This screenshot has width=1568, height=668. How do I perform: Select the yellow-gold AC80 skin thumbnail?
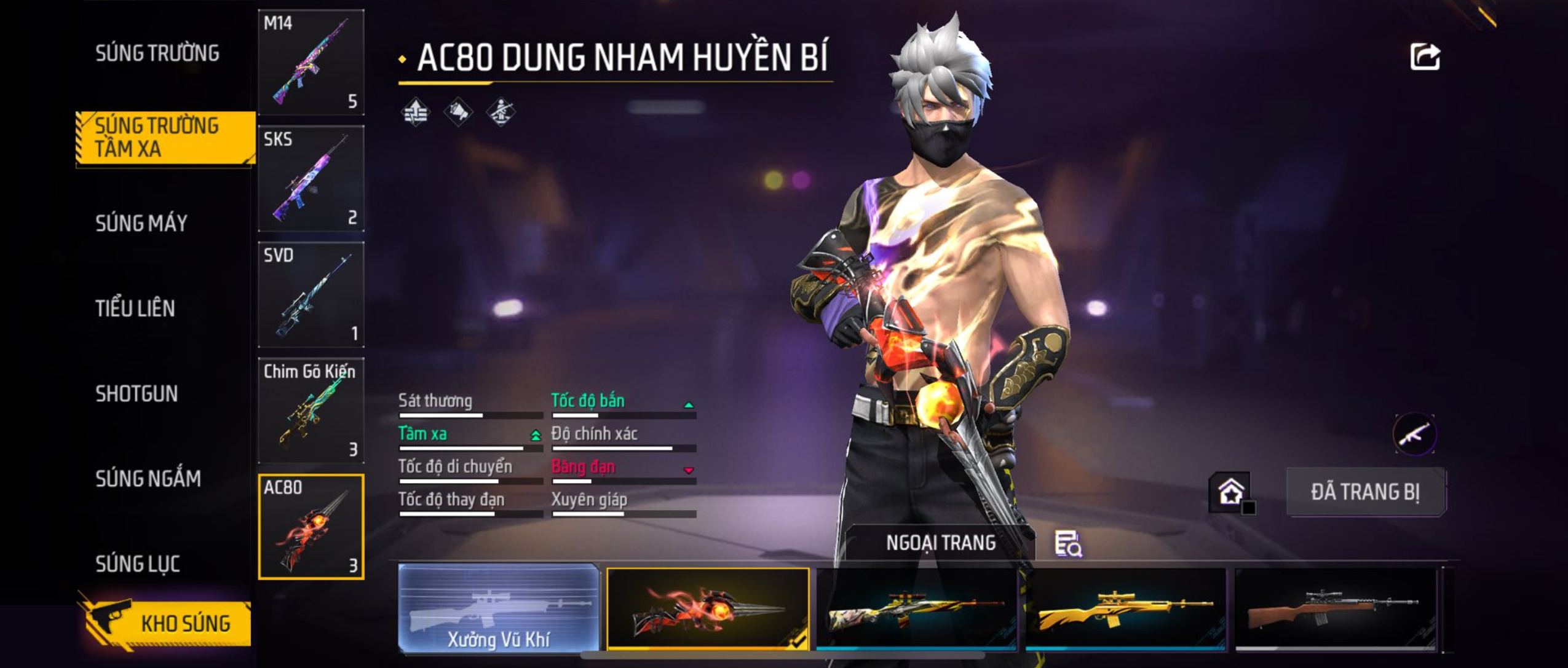point(1125,608)
